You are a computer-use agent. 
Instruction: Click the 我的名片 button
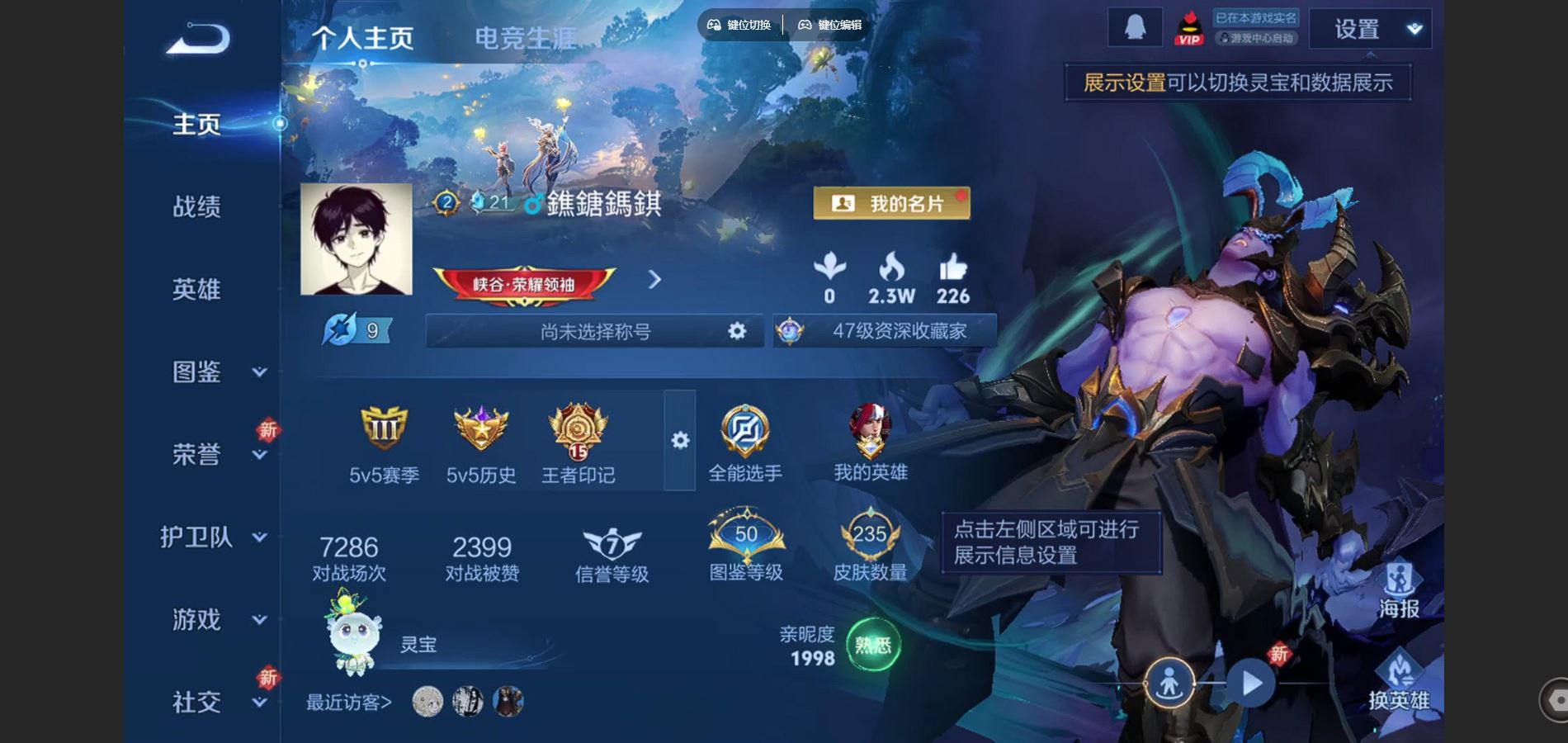pos(891,202)
